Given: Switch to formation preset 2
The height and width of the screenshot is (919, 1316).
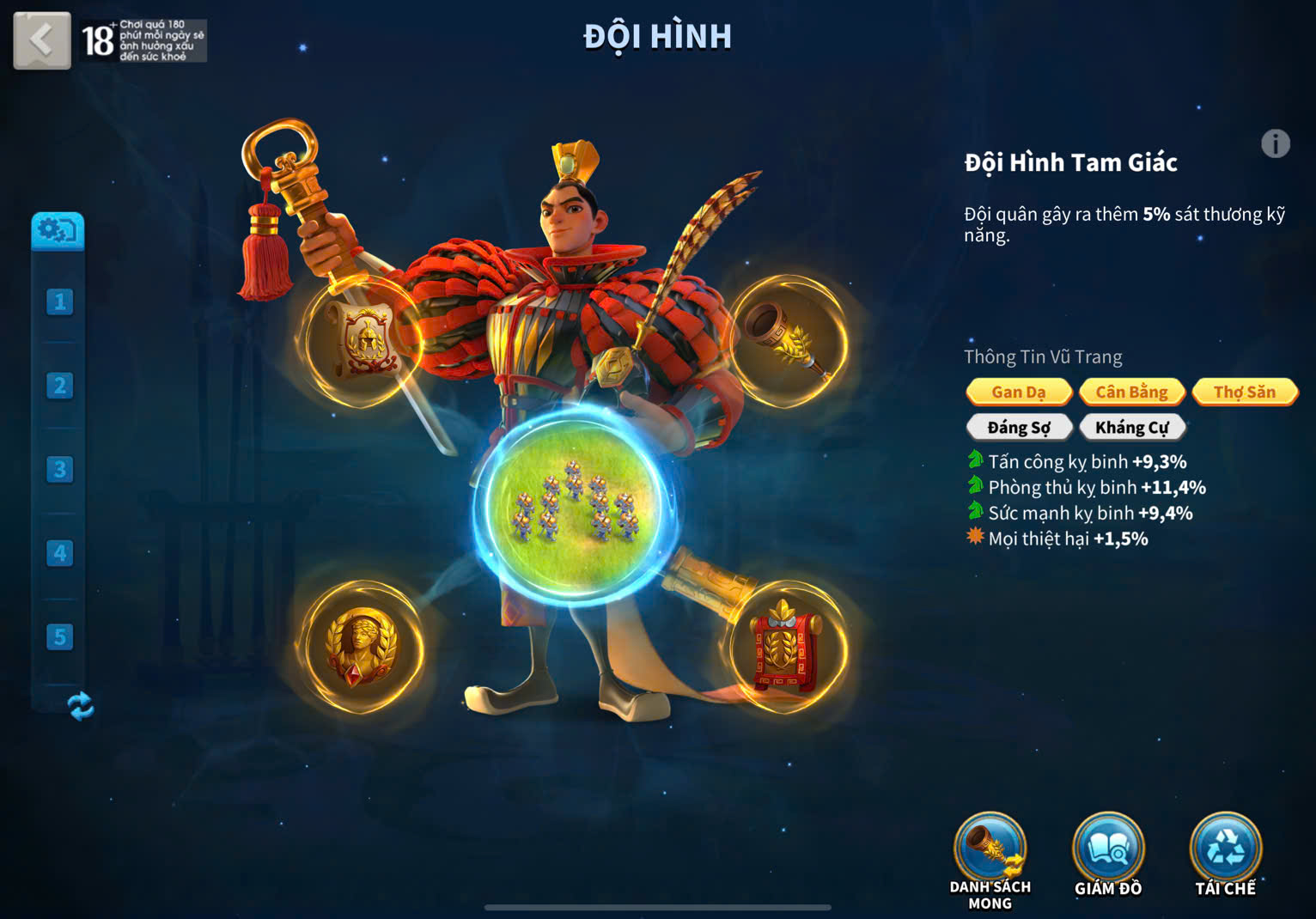Looking at the screenshot, I should click(x=59, y=386).
